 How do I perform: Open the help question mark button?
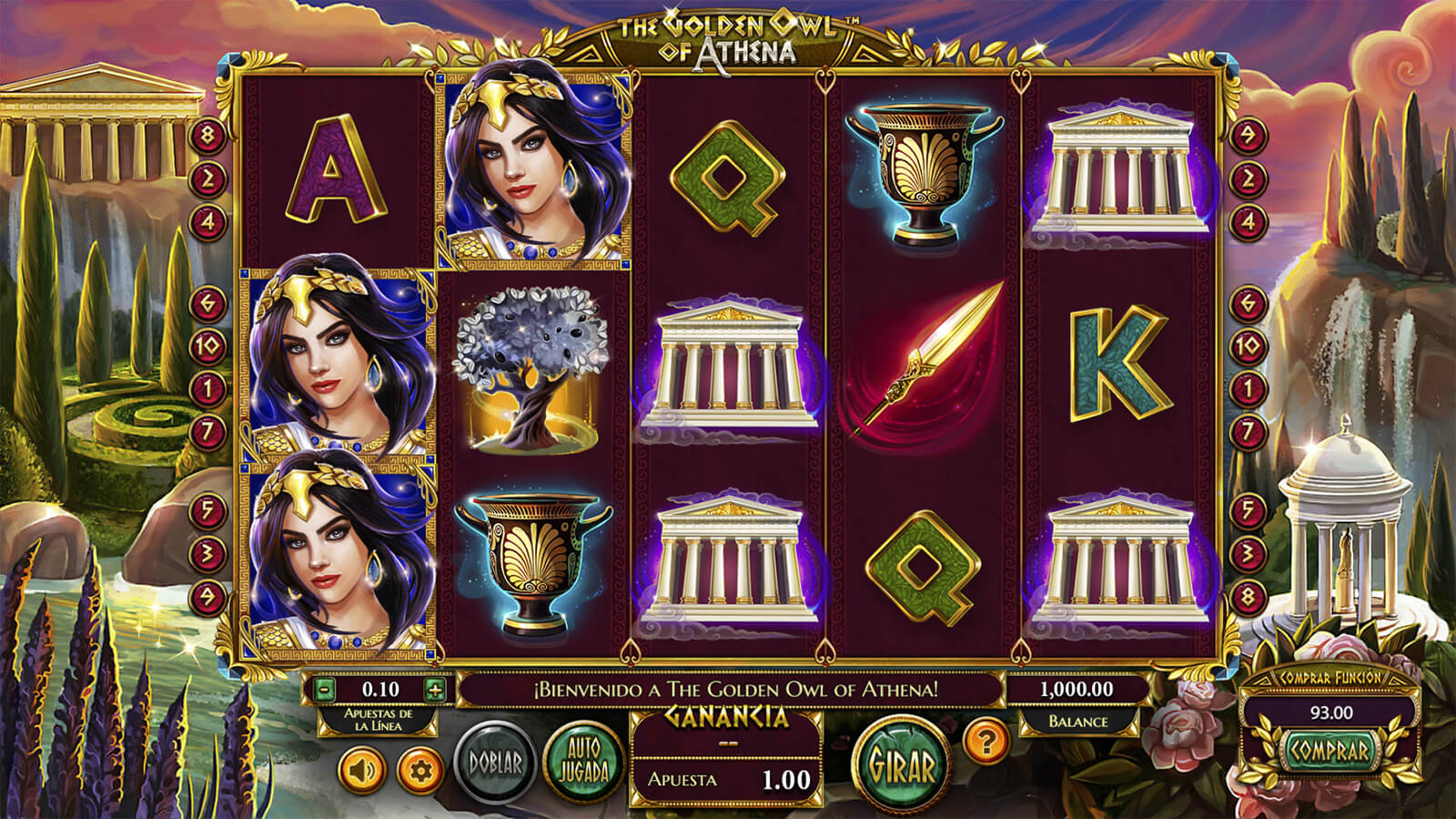pos(985,742)
